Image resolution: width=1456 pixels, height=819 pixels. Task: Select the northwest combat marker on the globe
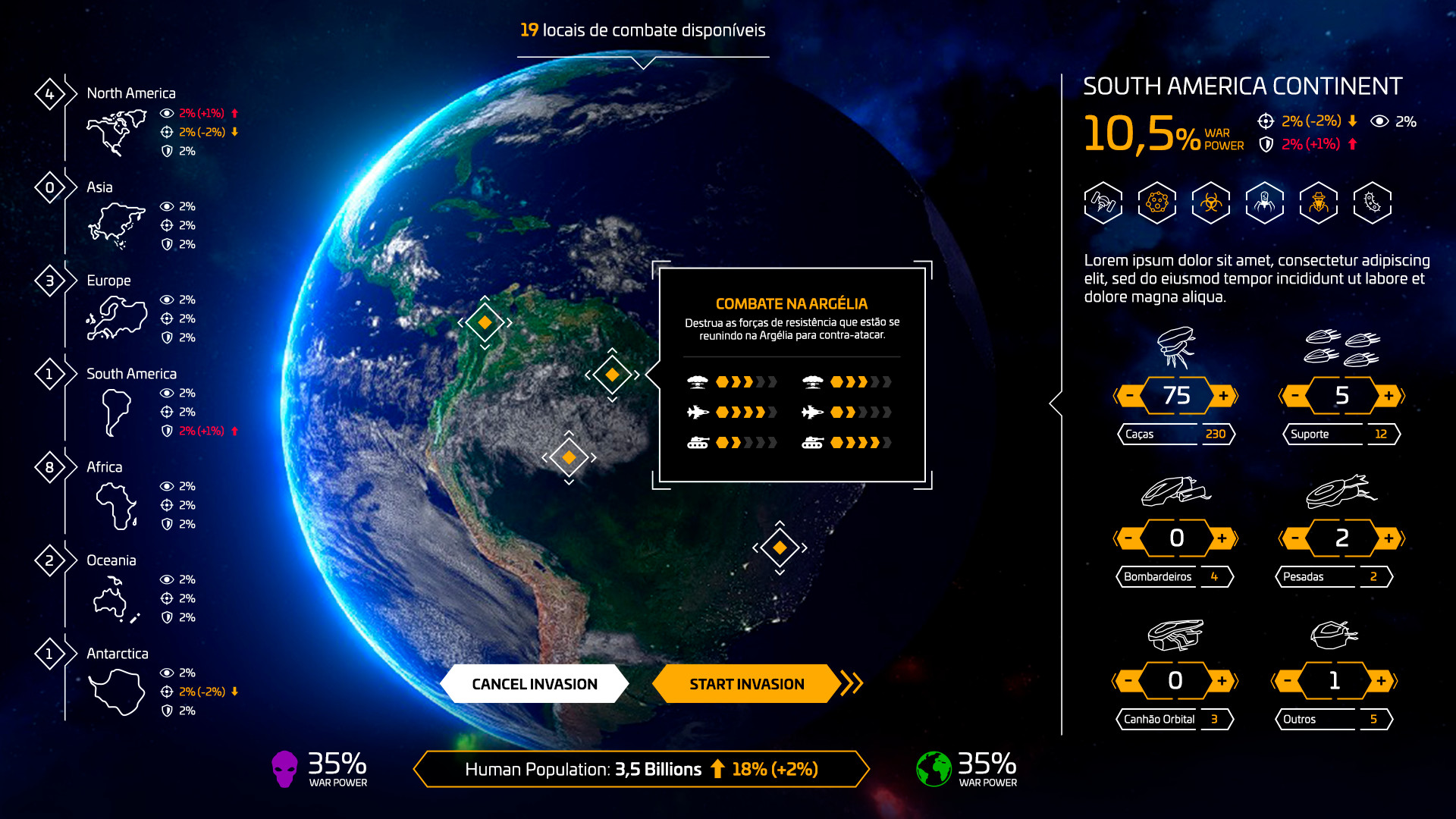(x=484, y=322)
